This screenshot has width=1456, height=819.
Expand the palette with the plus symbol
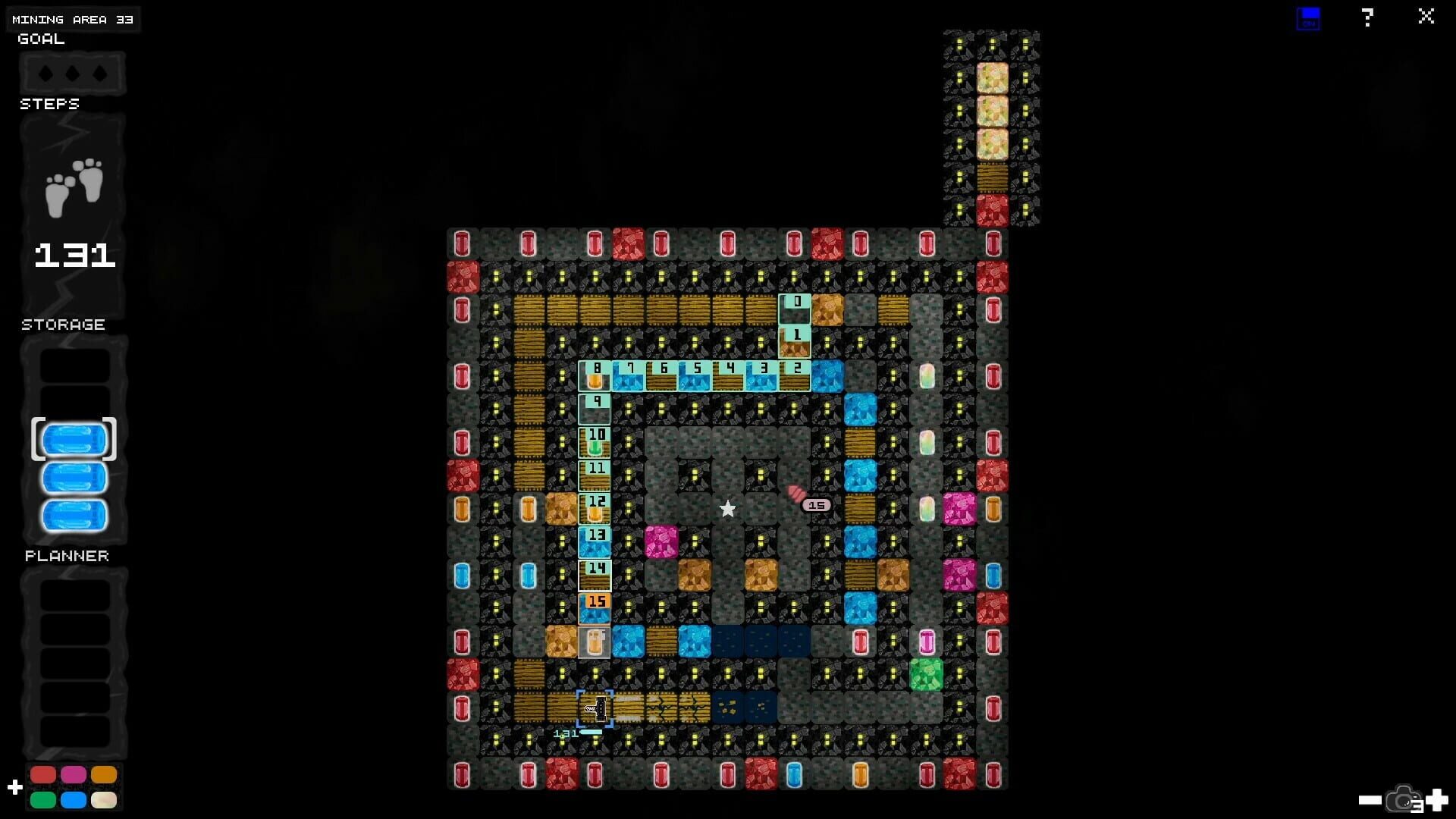pyautogui.click(x=15, y=786)
